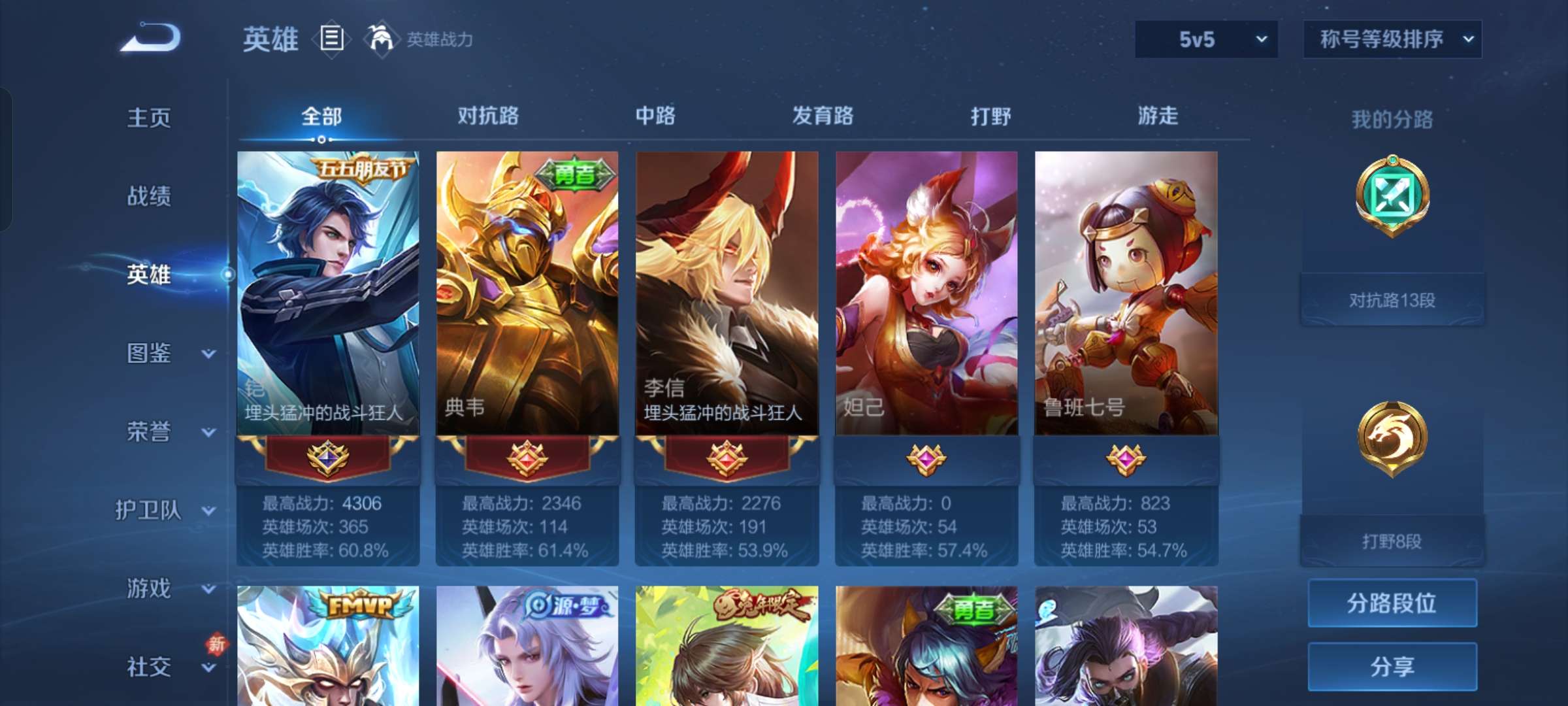Click the 分路段位 button
The width and height of the screenshot is (1568, 706).
[1392, 602]
